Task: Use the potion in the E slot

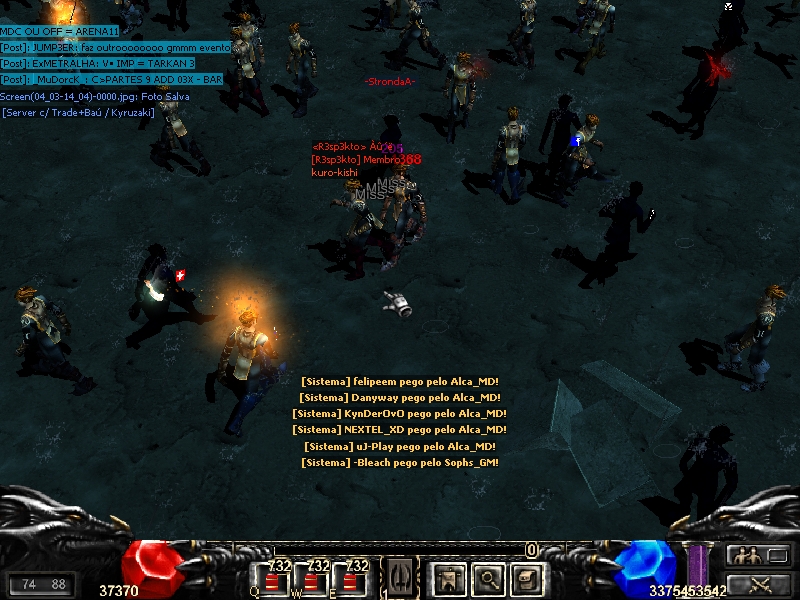Action: click(351, 579)
